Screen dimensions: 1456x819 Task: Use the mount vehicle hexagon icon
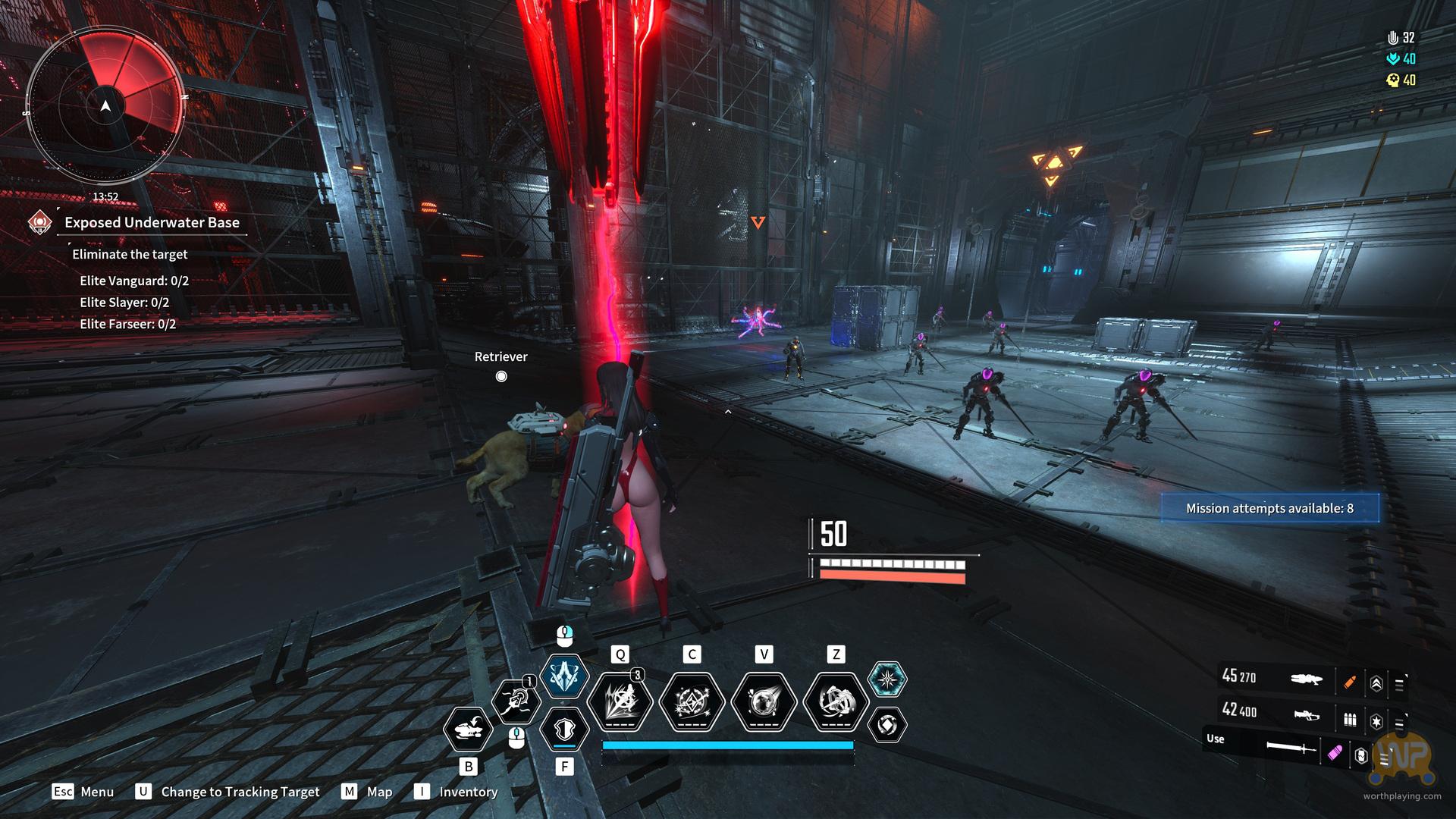pyautogui.click(x=468, y=730)
